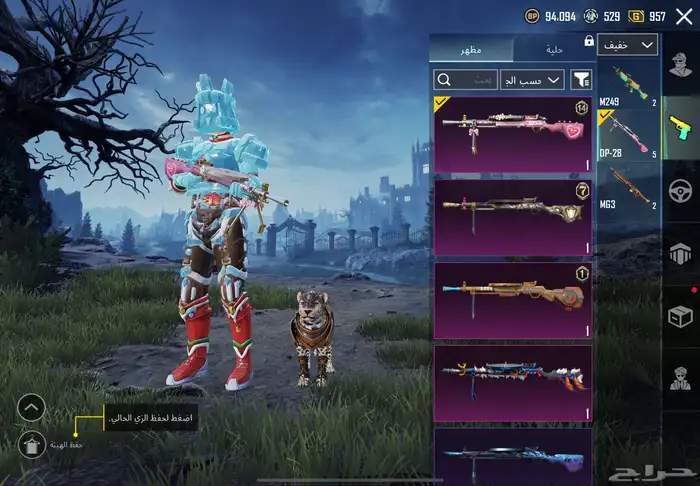This screenshot has width=700, height=486.
Task: Choose the teal and copper level 1 skin
Action: pyautogui.click(x=513, y=299)
